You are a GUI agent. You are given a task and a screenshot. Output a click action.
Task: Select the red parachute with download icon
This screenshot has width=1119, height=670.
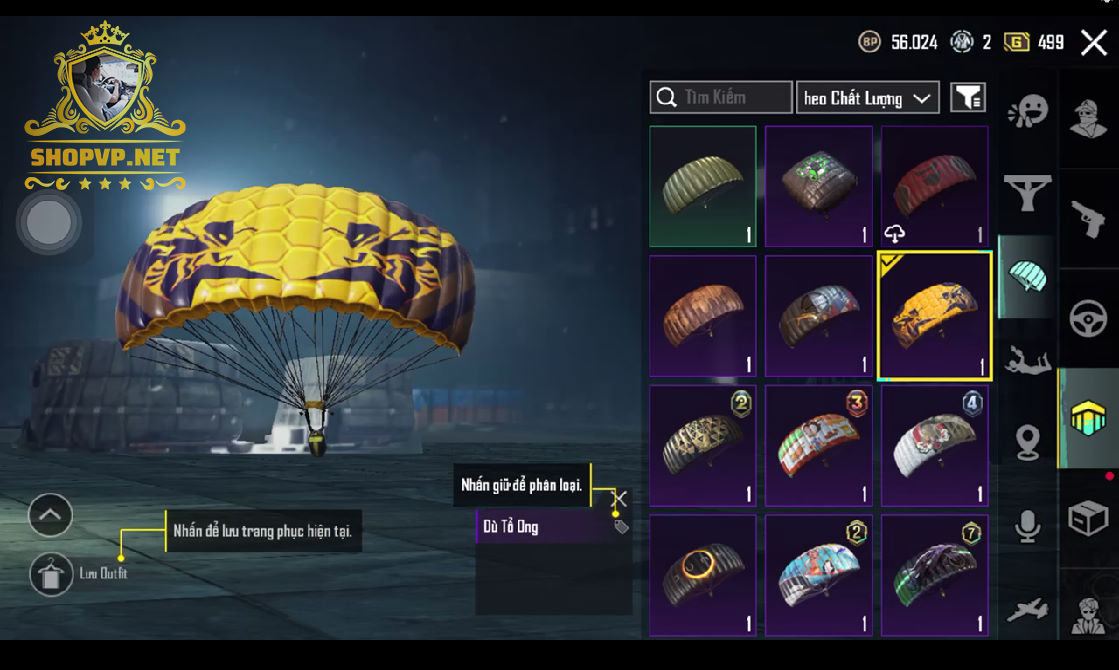pyautogui.click(x=934, y=187)
